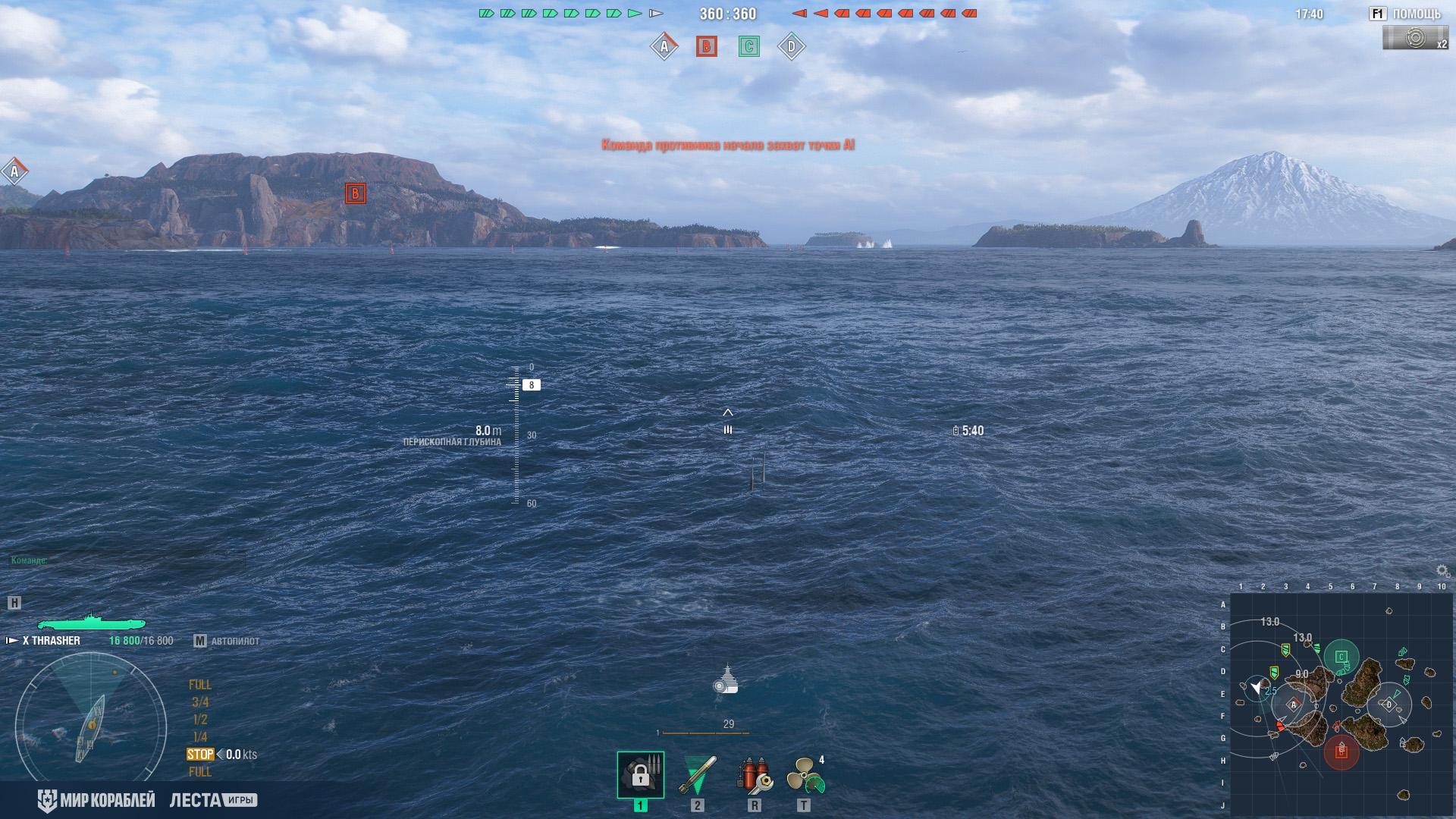
Task: Select STOP on the engine telegraph
Action: coord(200,755)
